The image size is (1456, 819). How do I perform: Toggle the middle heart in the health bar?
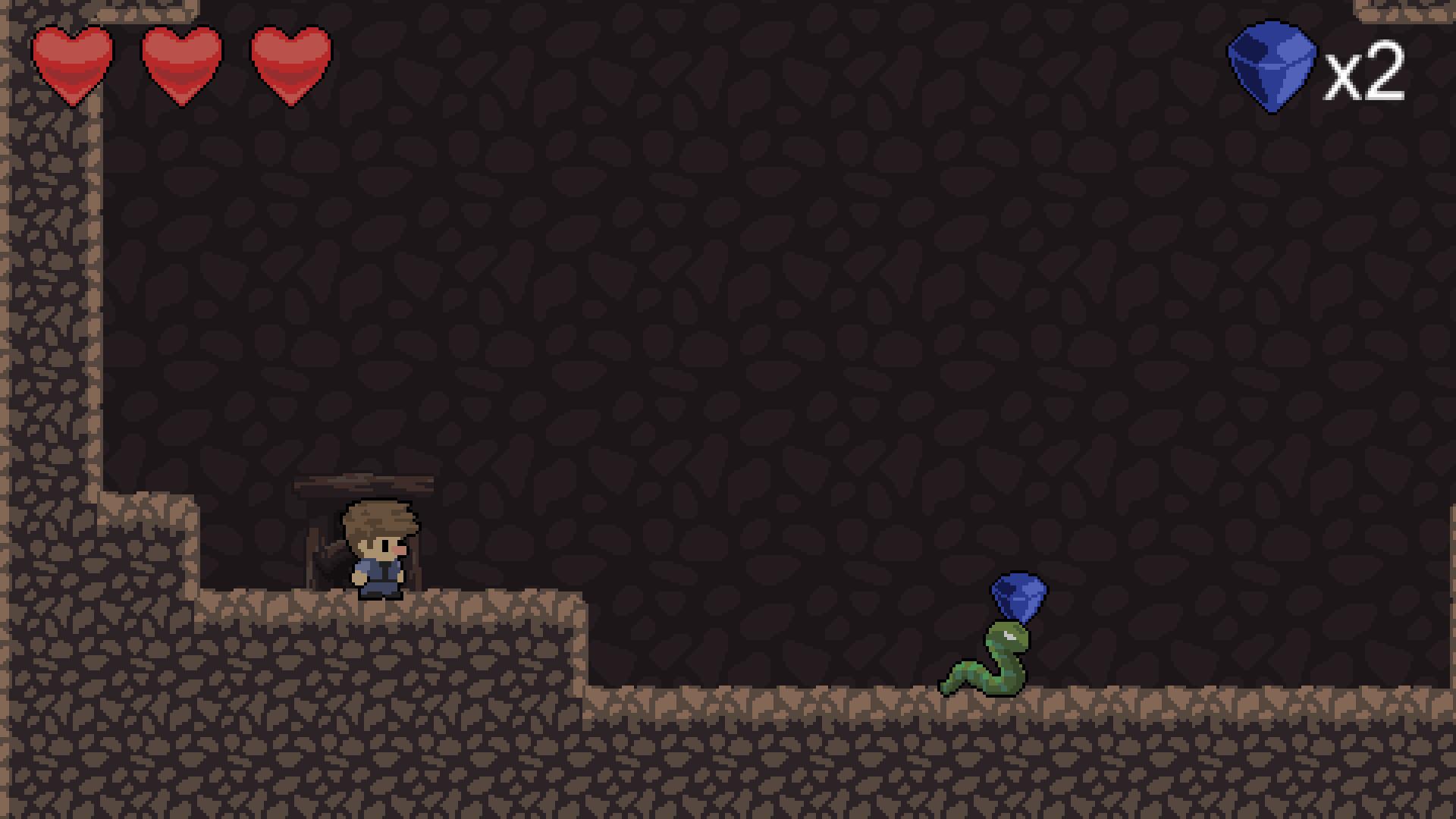coord(180,62)
